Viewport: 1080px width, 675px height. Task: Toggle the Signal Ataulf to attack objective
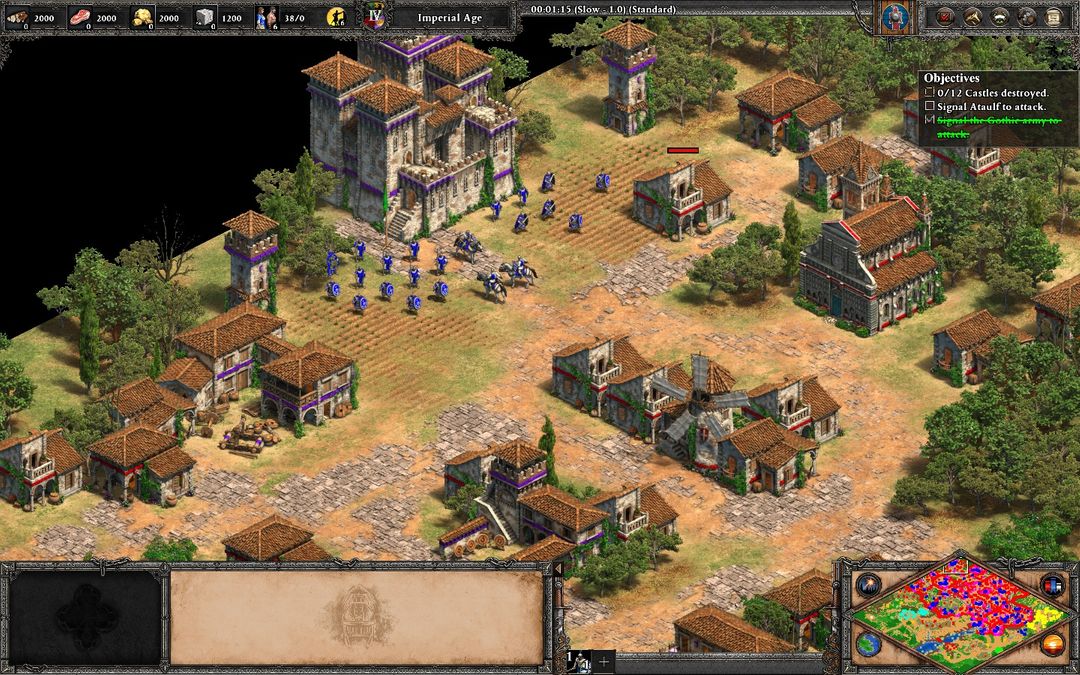click(930, 106)
